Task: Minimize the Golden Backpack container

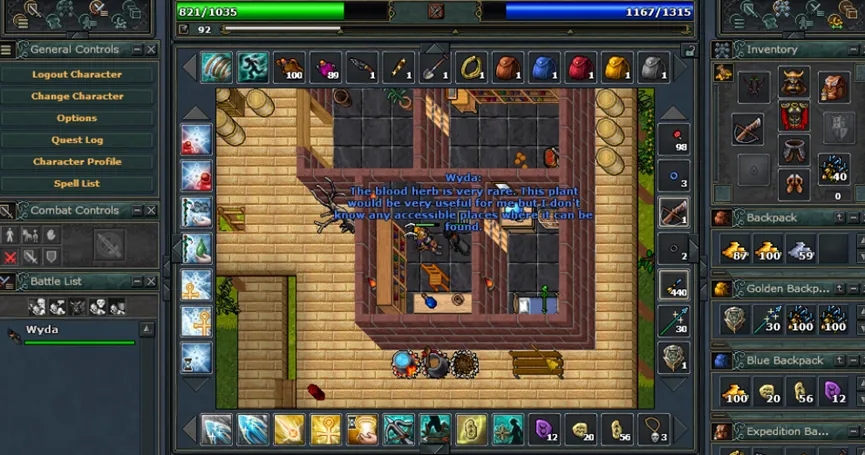Action: click(838, 289)
